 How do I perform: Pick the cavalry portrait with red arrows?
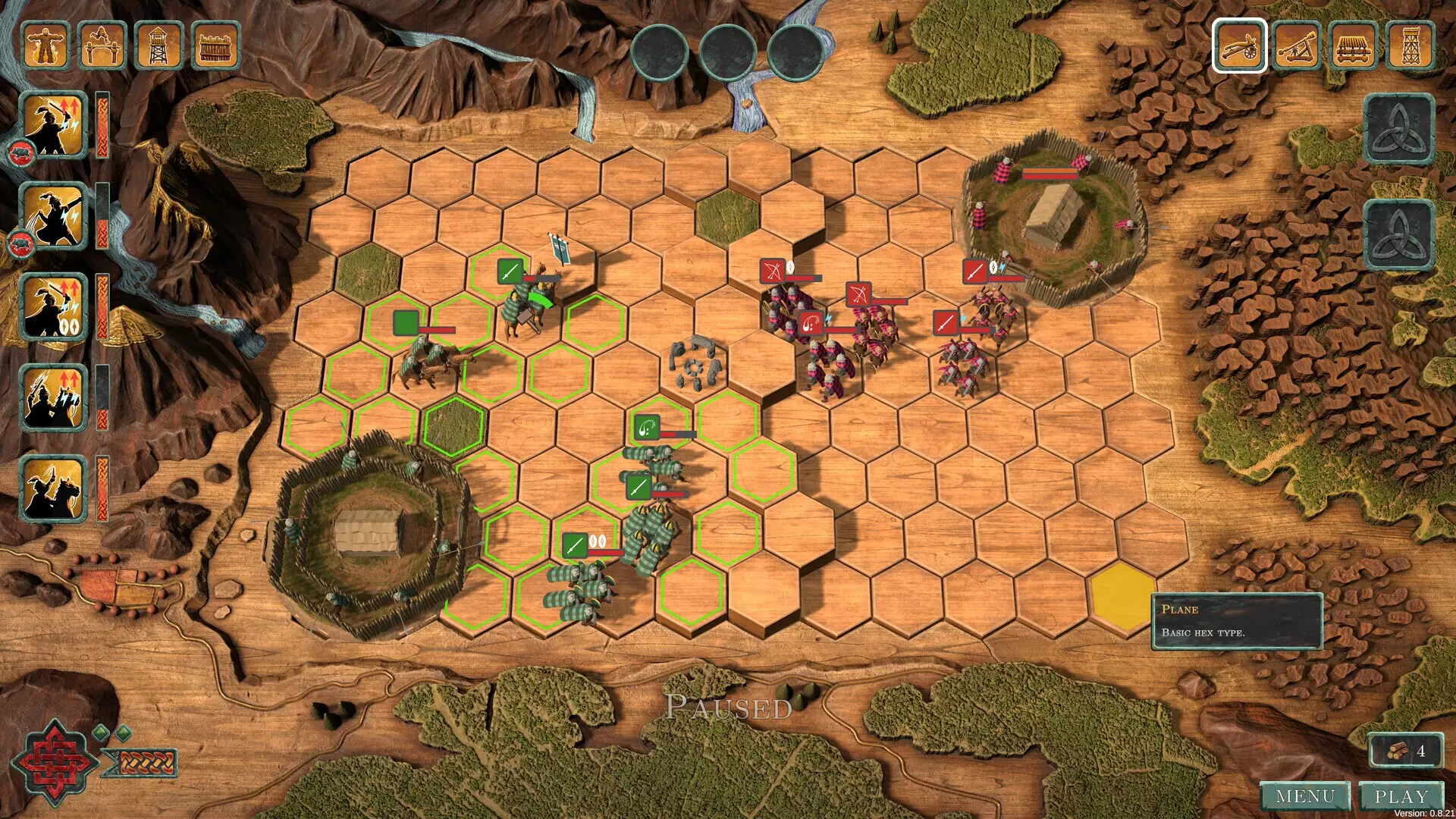[55, 397]
